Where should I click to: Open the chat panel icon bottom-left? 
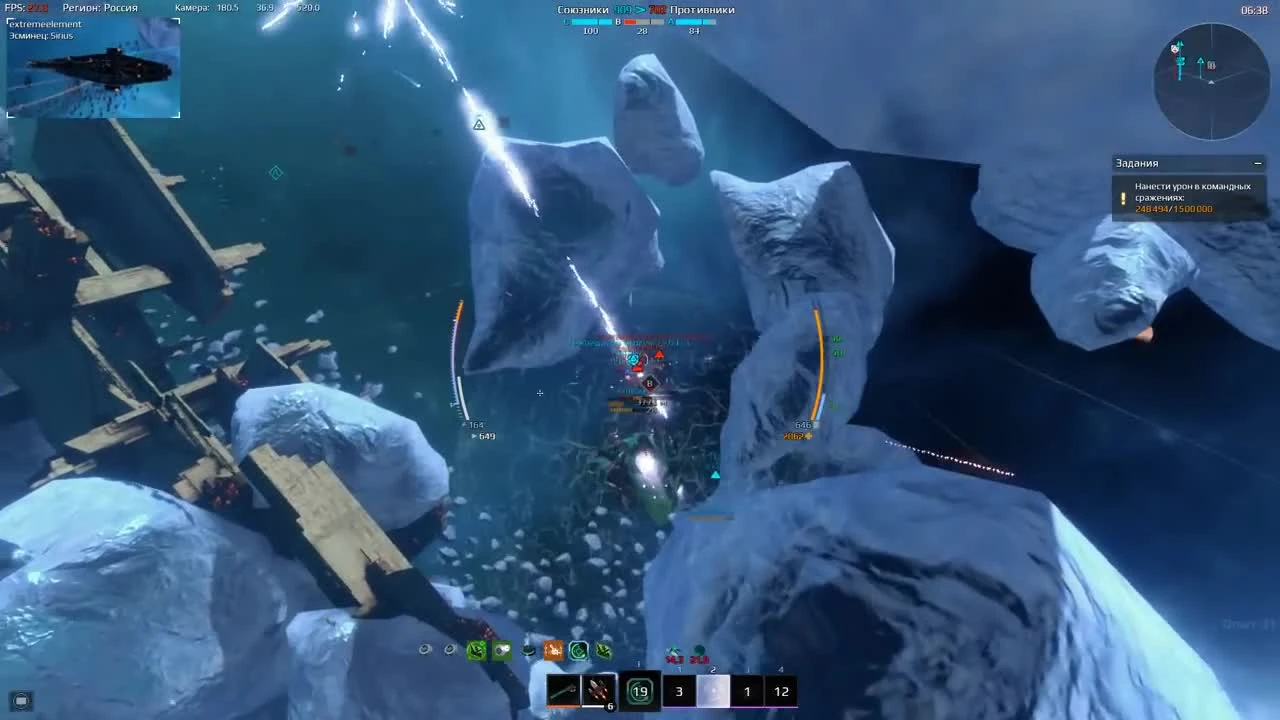pos(20,700)
